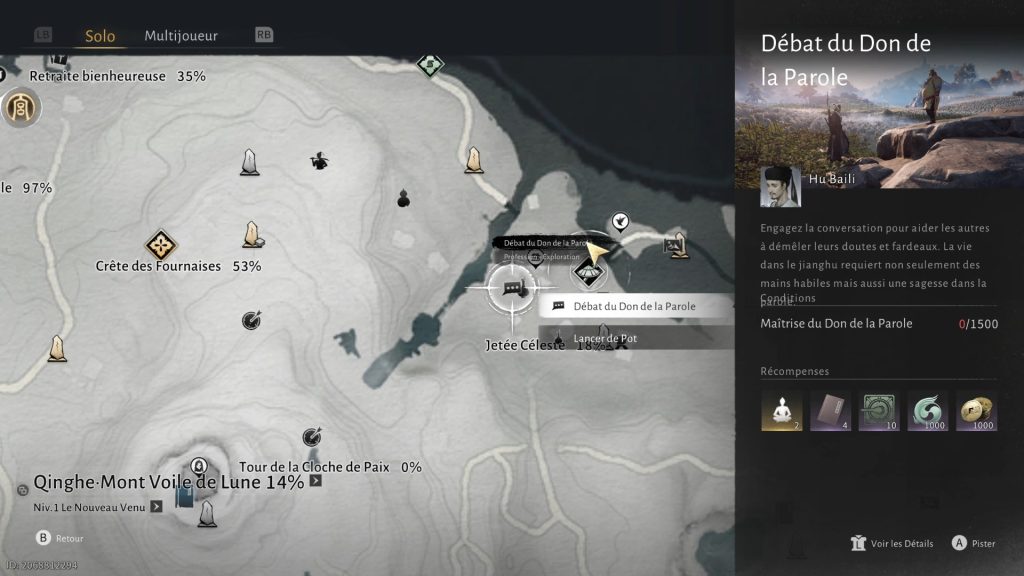Inspect the meditating figure reward icon
Viewport: 1024px width, 576px height.
coord(781,411)
